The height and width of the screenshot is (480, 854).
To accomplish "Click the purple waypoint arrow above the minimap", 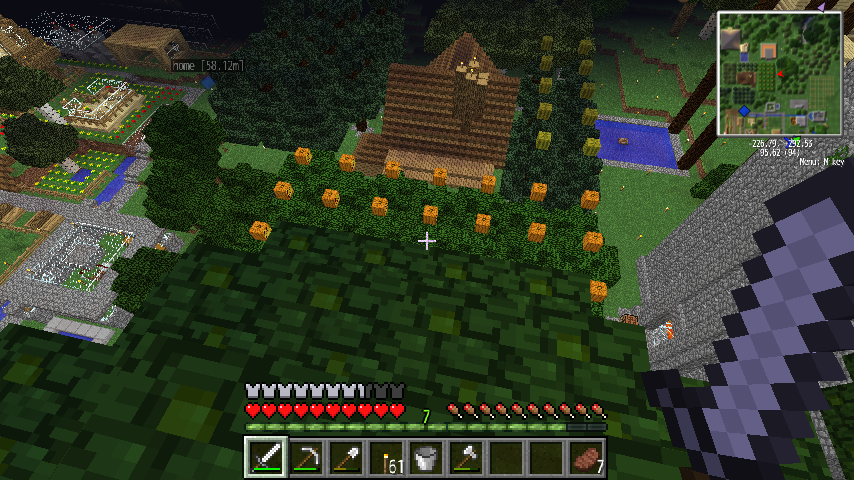I will 821,7.
